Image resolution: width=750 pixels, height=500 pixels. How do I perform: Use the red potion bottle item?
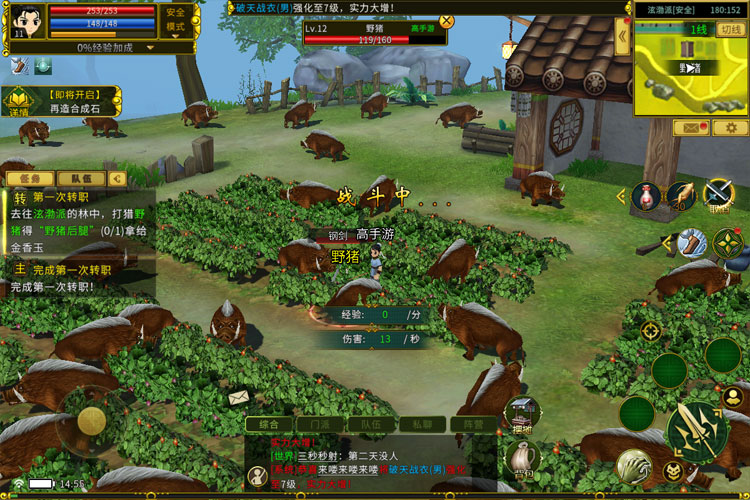click(646, 196)
